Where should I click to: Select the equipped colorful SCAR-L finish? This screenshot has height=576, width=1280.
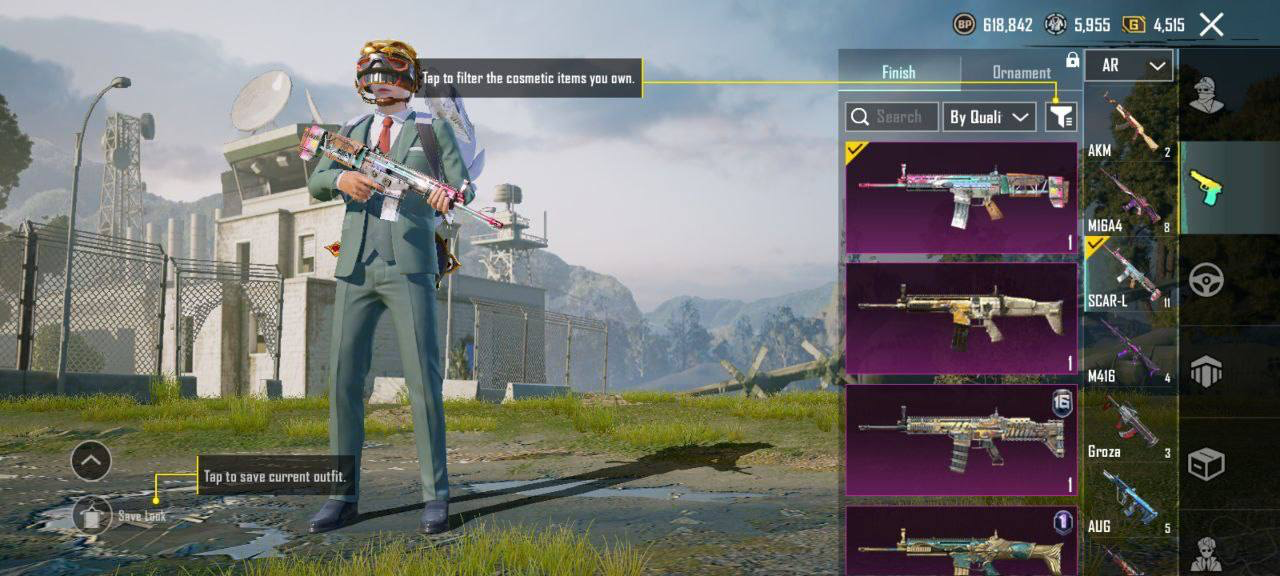coord(961,197)
